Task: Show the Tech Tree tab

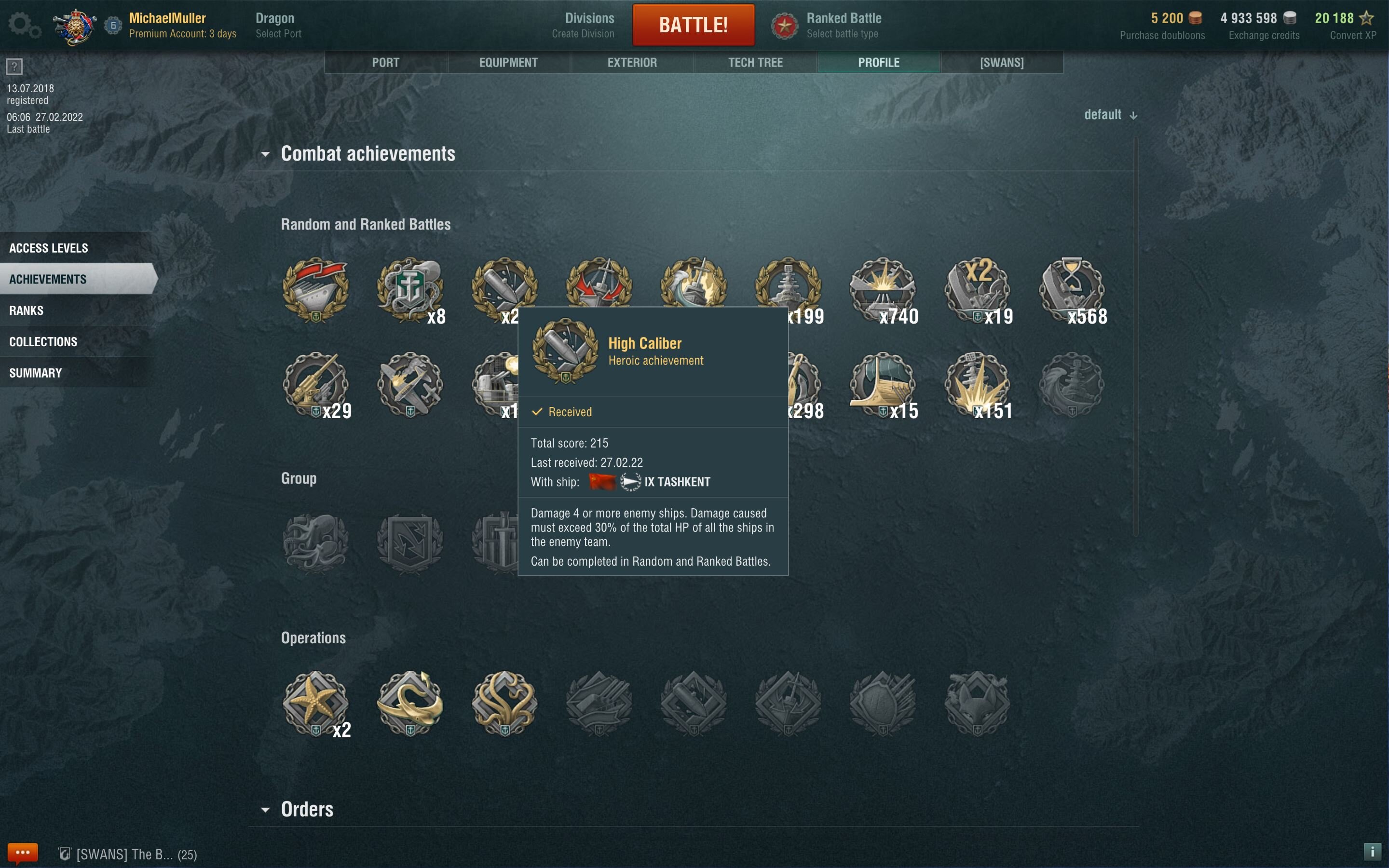Action: 755,63
